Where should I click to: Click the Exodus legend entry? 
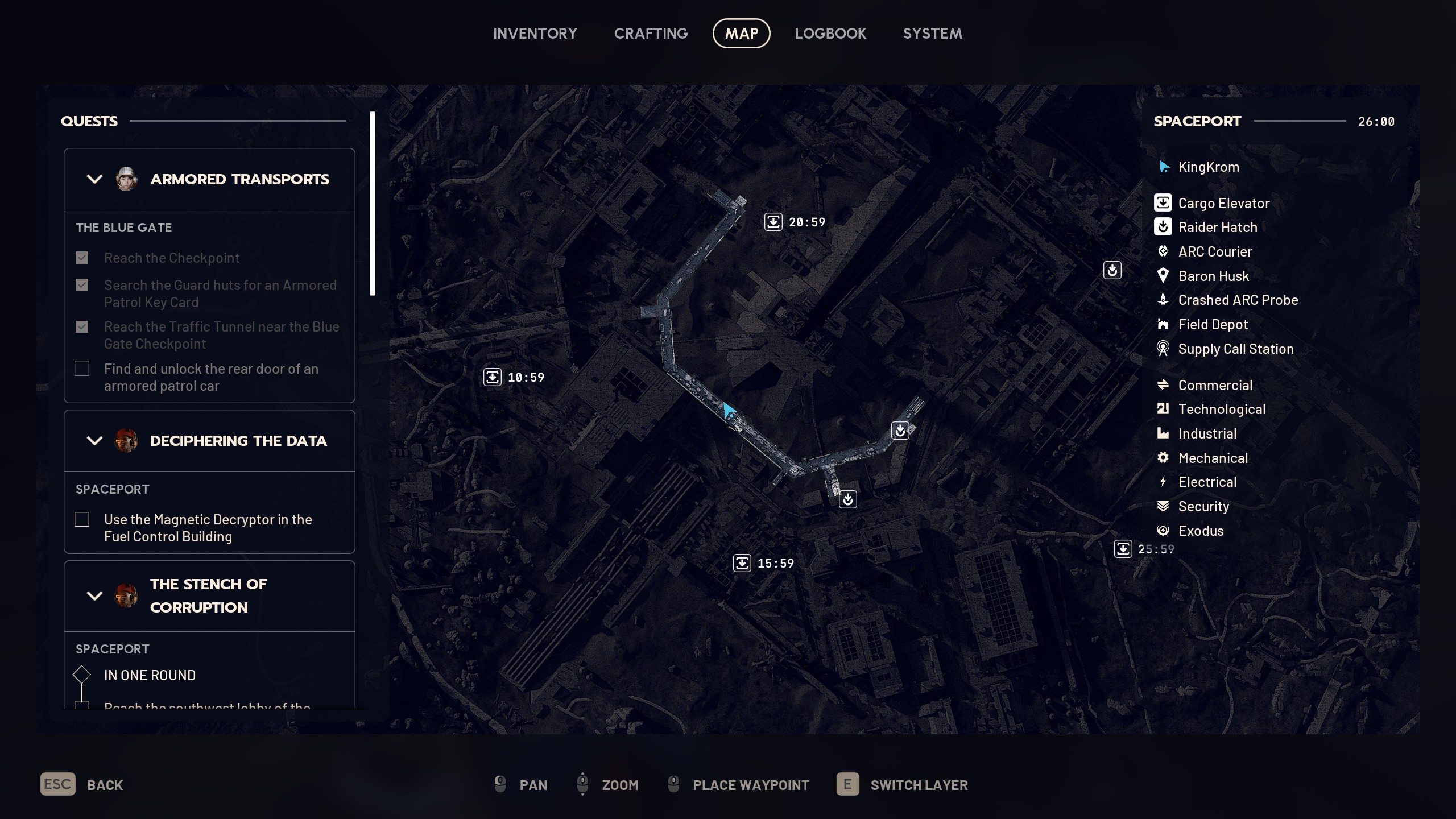point(1201,531)
